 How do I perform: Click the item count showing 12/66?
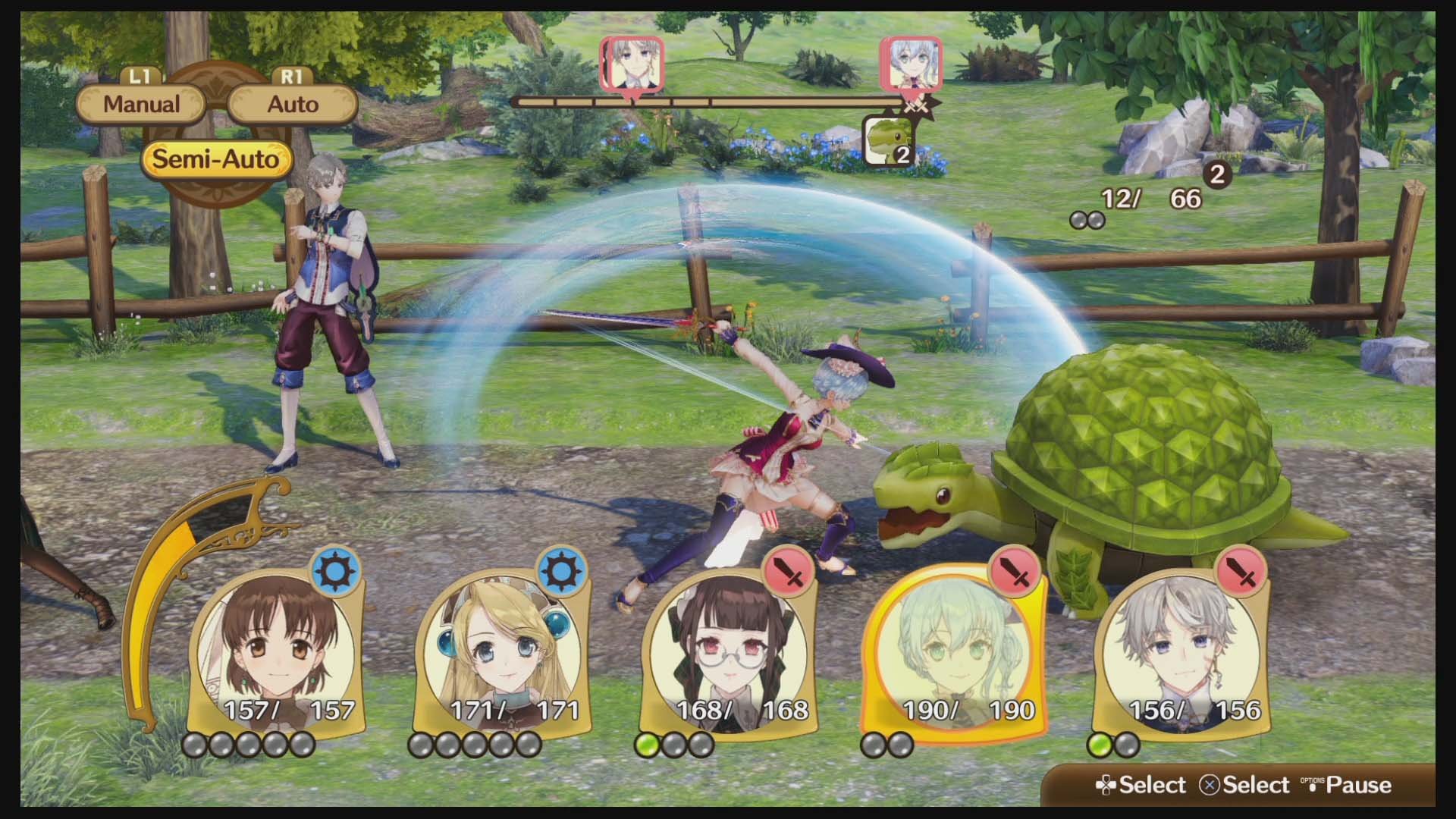(x=1137, y=198)
